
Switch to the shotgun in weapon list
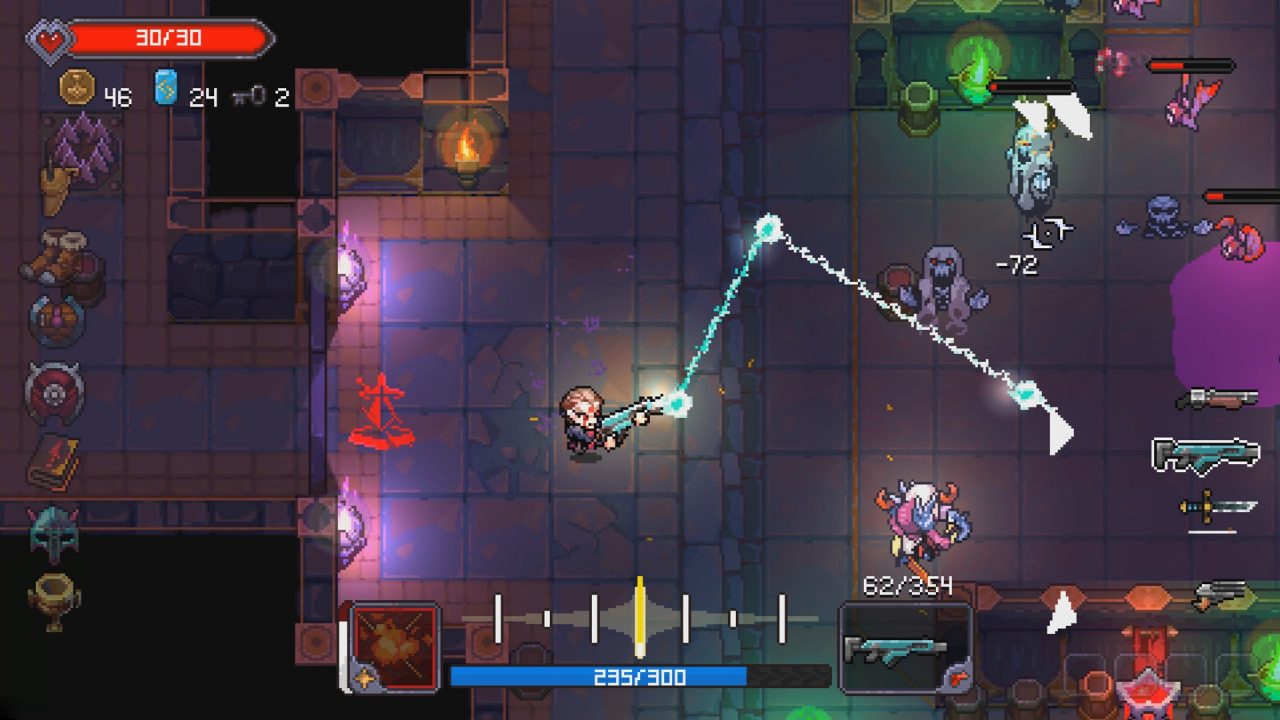pos(1216,399)
